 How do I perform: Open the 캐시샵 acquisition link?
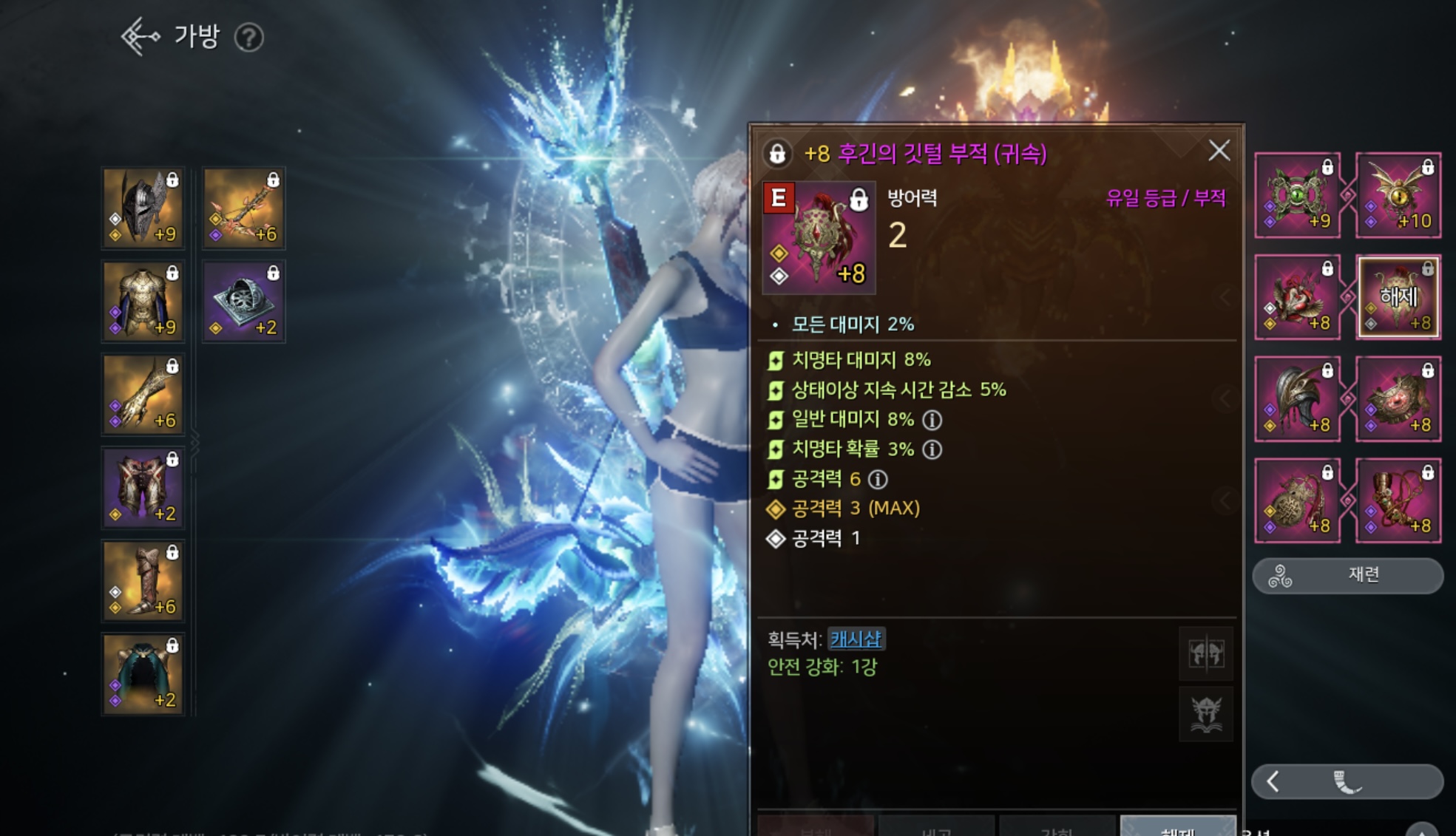point(856,639)
